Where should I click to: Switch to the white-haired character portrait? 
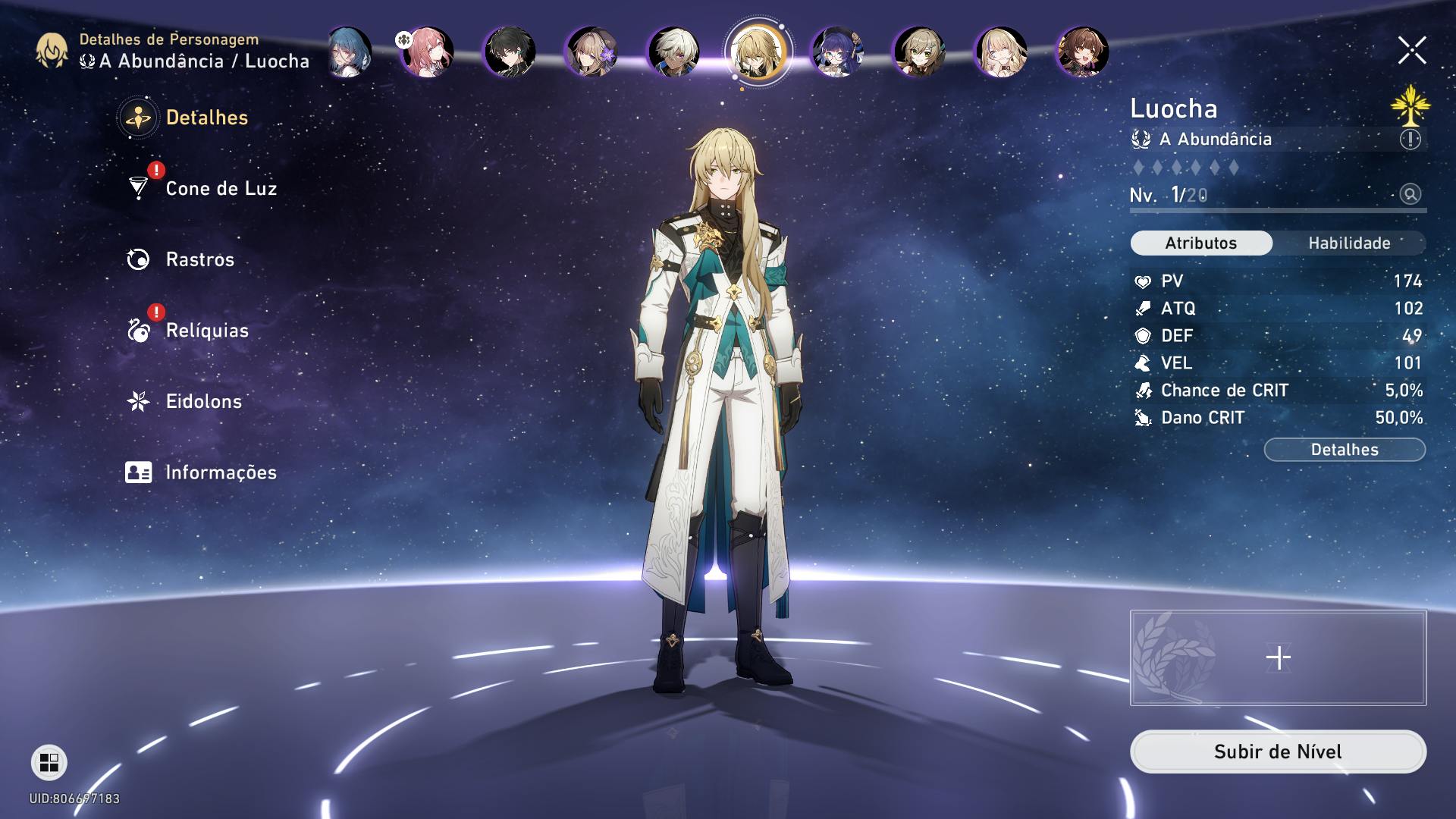click(674, 52)
